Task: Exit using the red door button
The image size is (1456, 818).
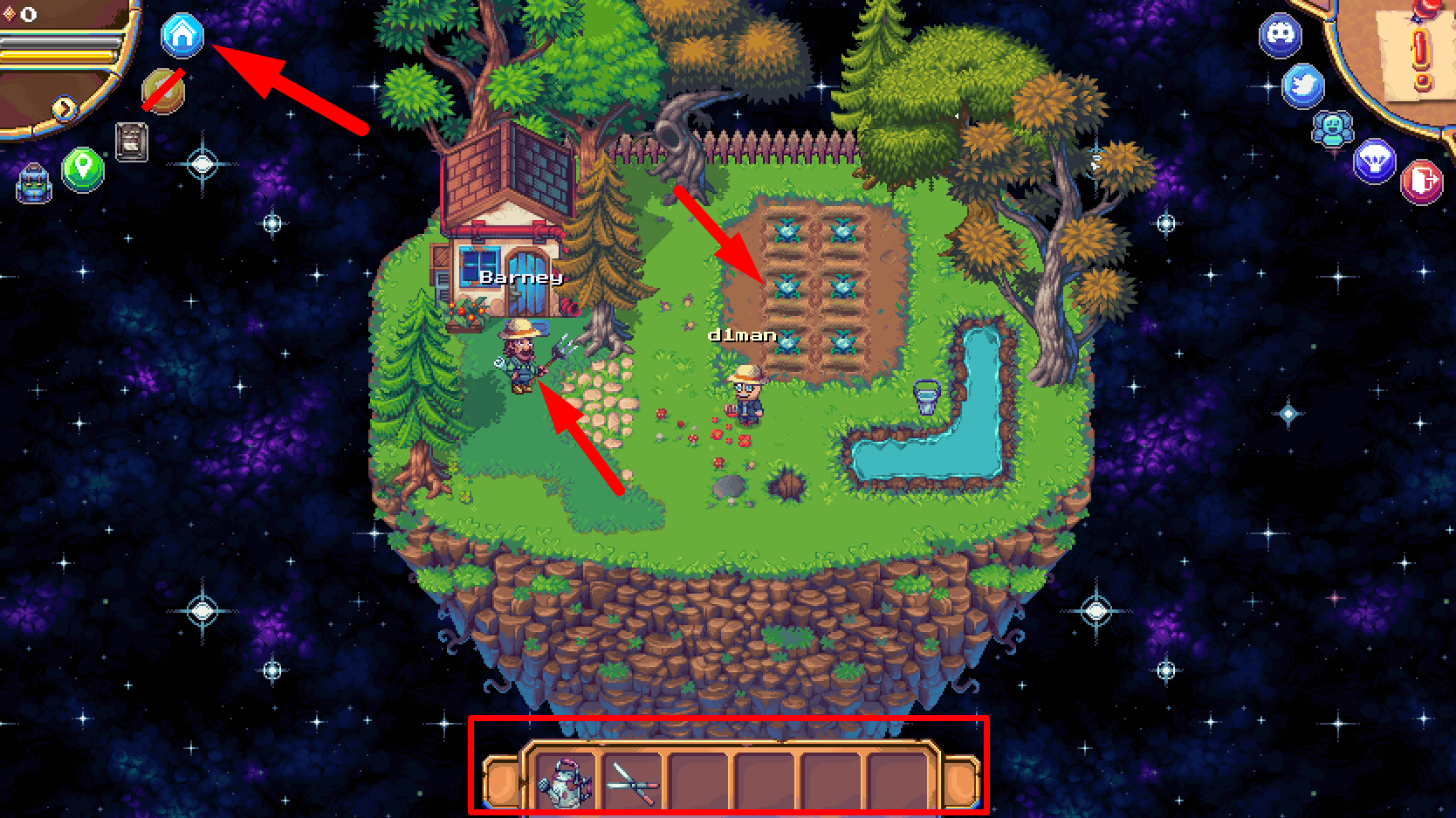Action: click(x=1421, y=182)
